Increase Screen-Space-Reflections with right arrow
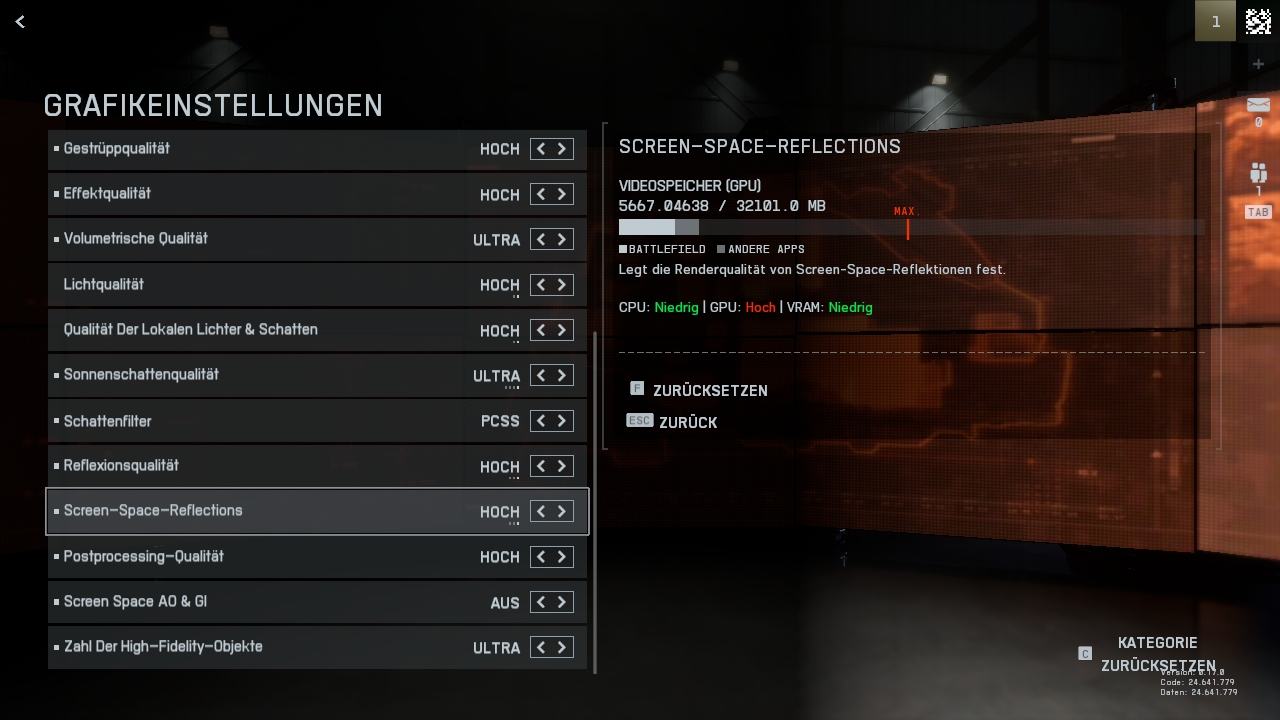The image size is (1280, 720). [x=562, y=511]
